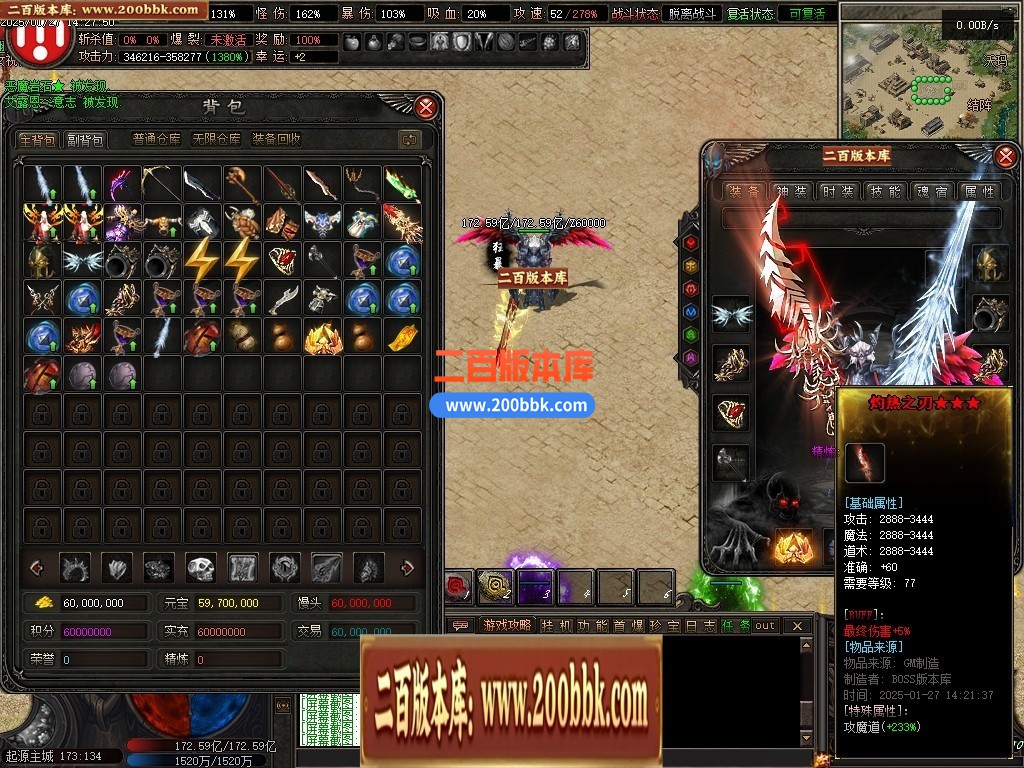Select the green flaming sword item
The image size is (1024, 768).
click(402, 183)
